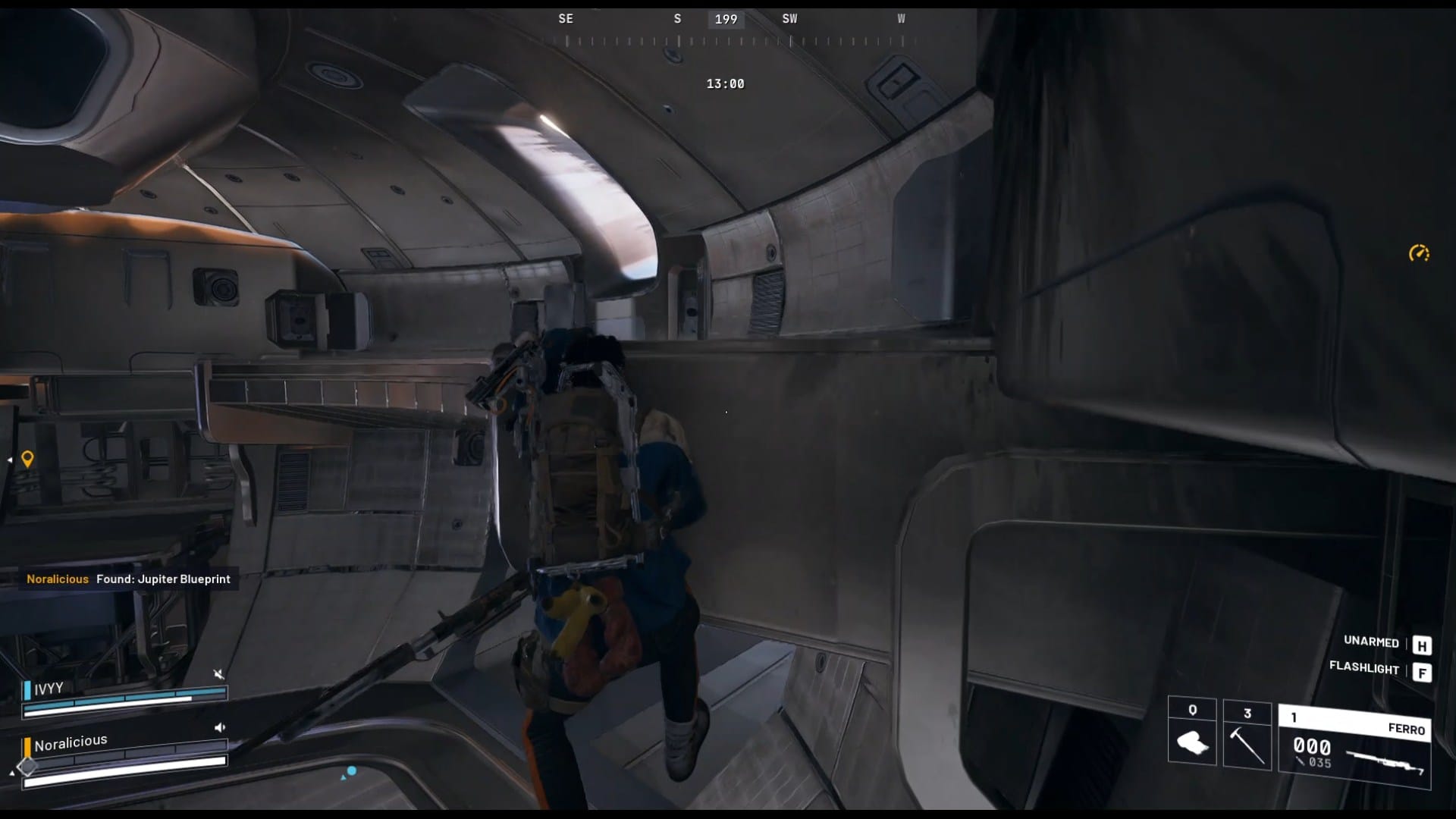Click the compass heading strip
Screen dimensions: 1456x819
(x=733, y=30)
